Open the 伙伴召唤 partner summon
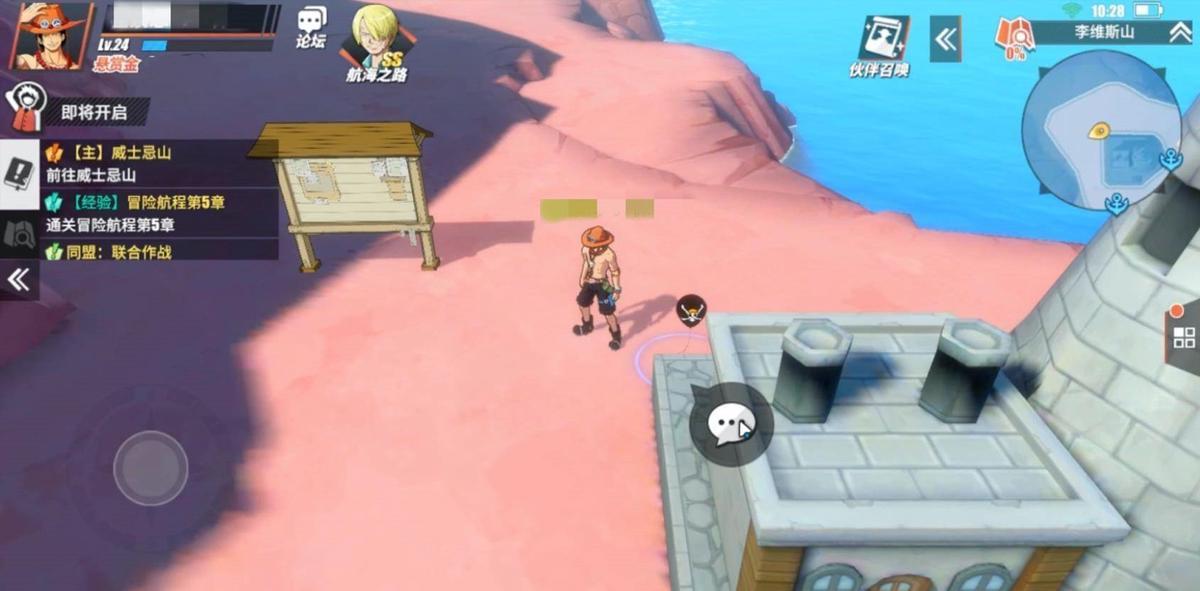Image resolution: width=1200 pixels, height=591 pixels. 881,45
